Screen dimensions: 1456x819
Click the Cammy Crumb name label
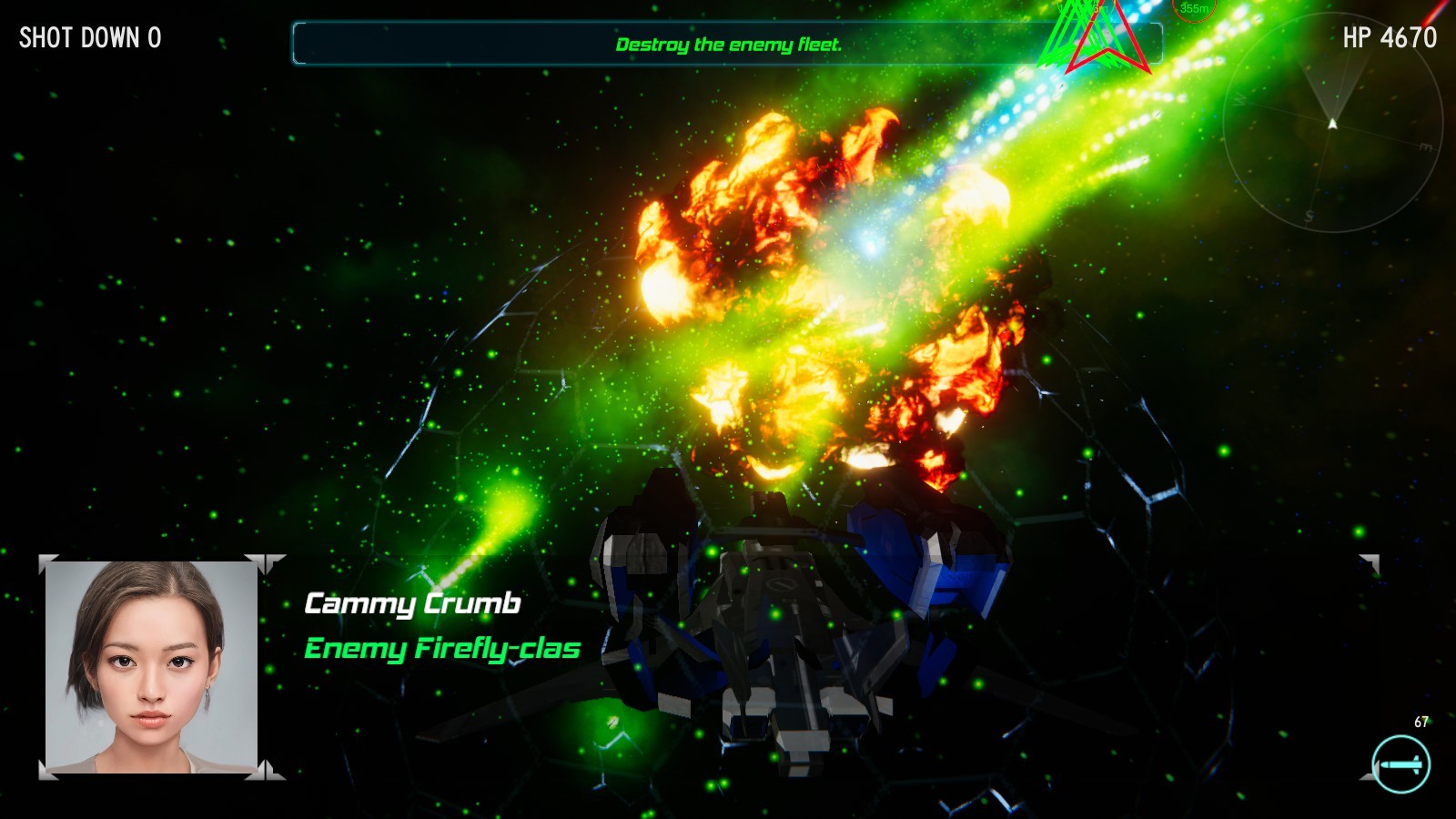[414, 602]
